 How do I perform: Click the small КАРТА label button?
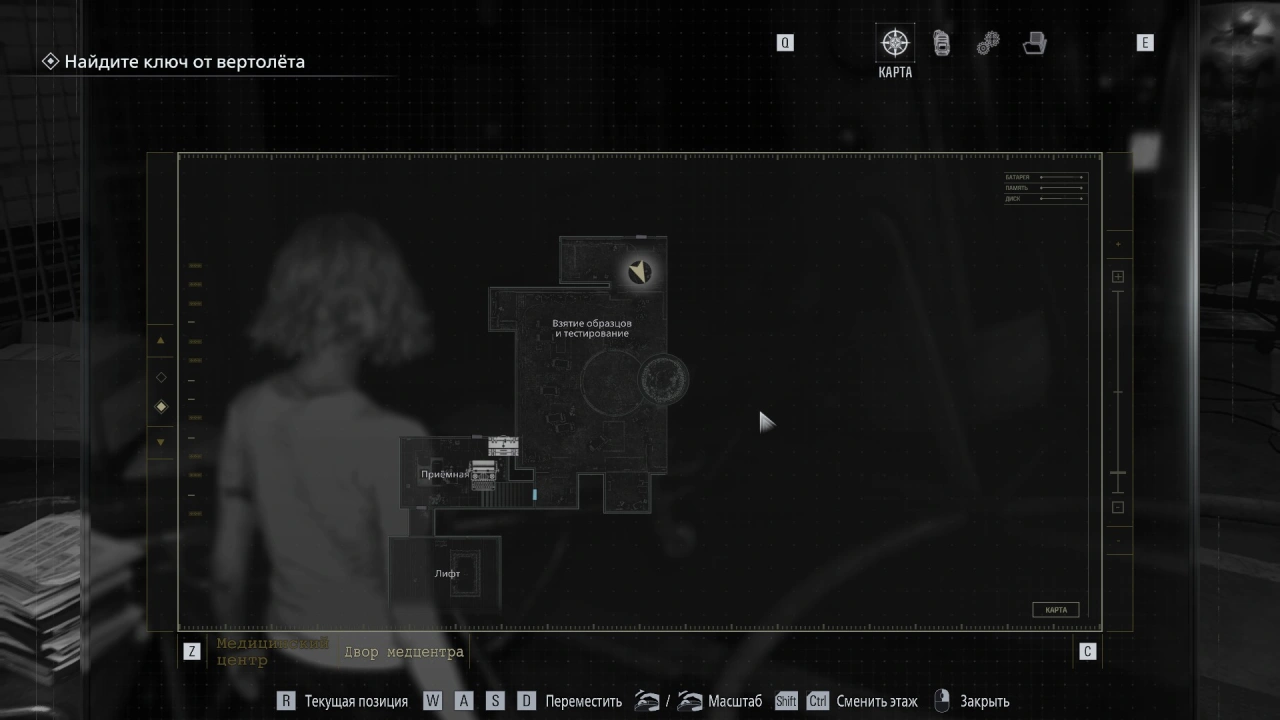[1056, 610]
